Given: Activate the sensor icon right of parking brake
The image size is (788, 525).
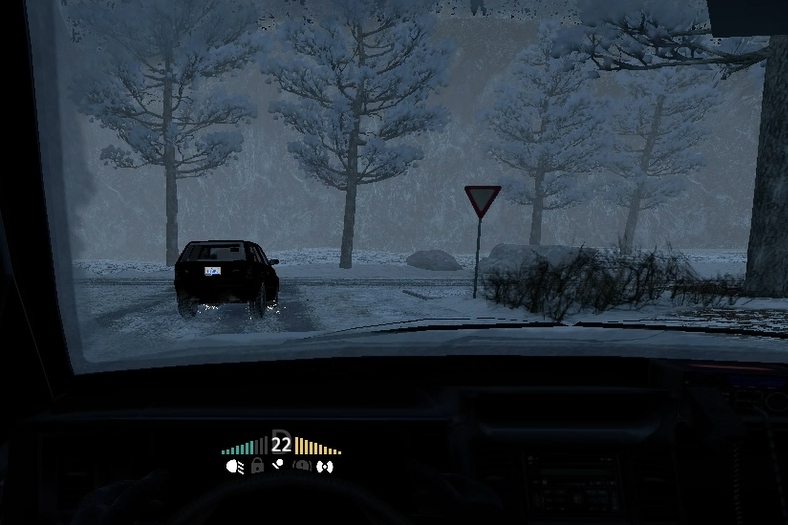Looking at the screenshot, I should click(324, 466).
